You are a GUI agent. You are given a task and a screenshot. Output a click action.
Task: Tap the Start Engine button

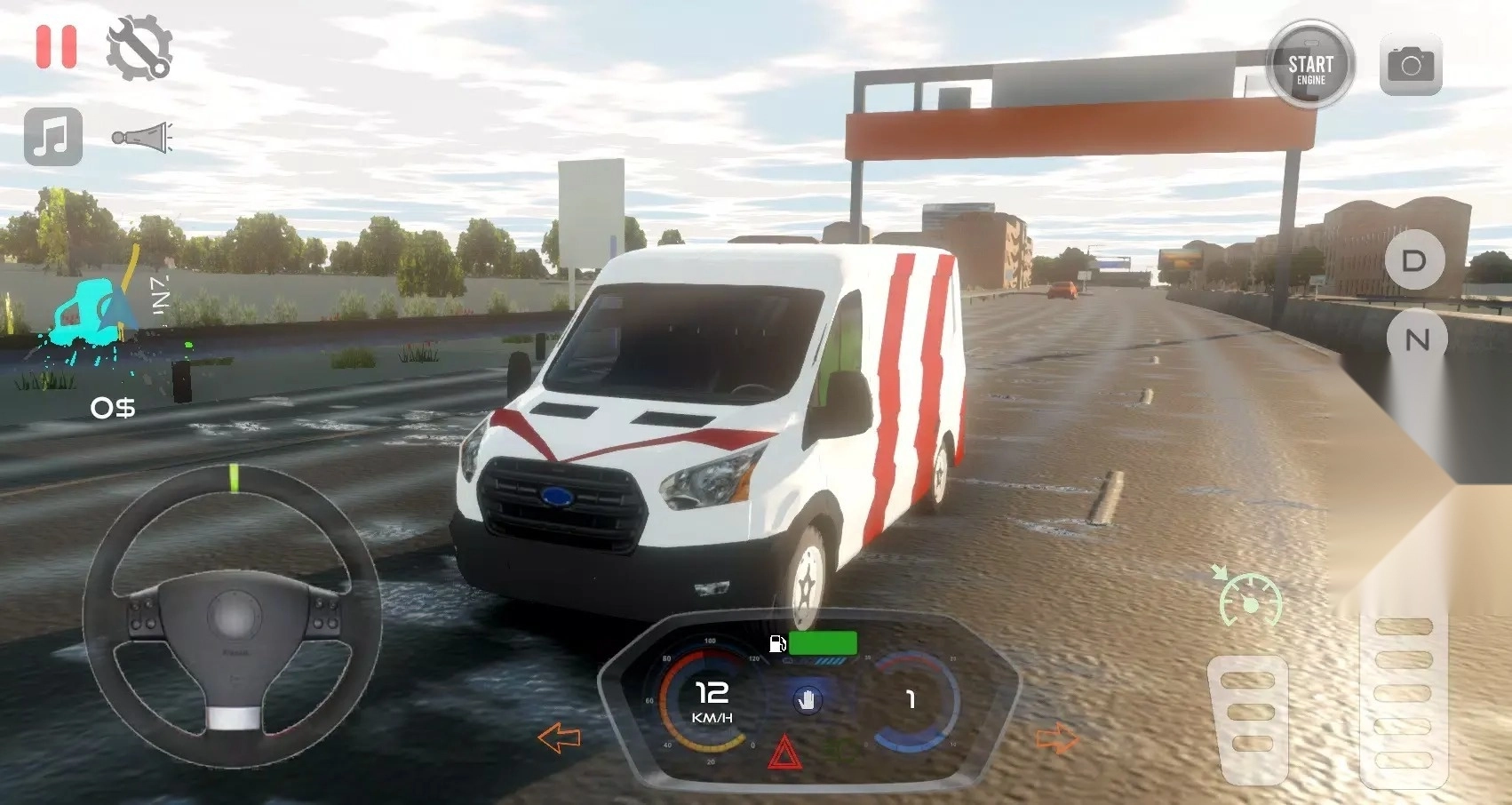click(x=1310, y=65)
